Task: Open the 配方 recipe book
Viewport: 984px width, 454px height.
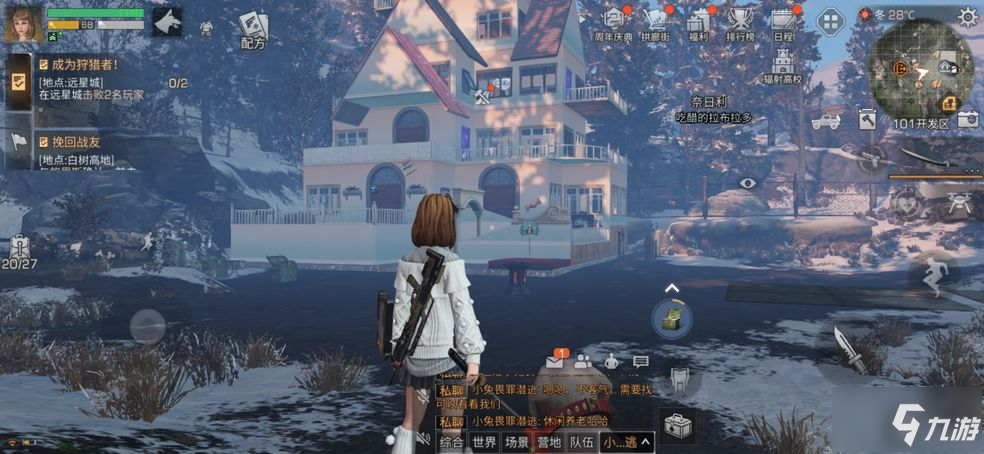Action: tap(253, 30)
